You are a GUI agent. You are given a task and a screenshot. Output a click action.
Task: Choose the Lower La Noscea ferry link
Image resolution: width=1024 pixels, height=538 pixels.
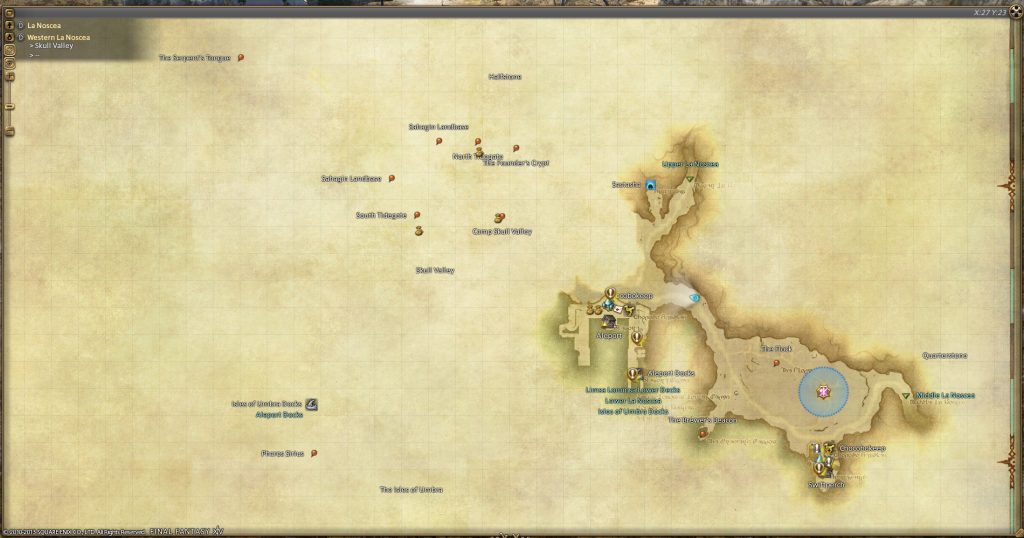(633, 400)
